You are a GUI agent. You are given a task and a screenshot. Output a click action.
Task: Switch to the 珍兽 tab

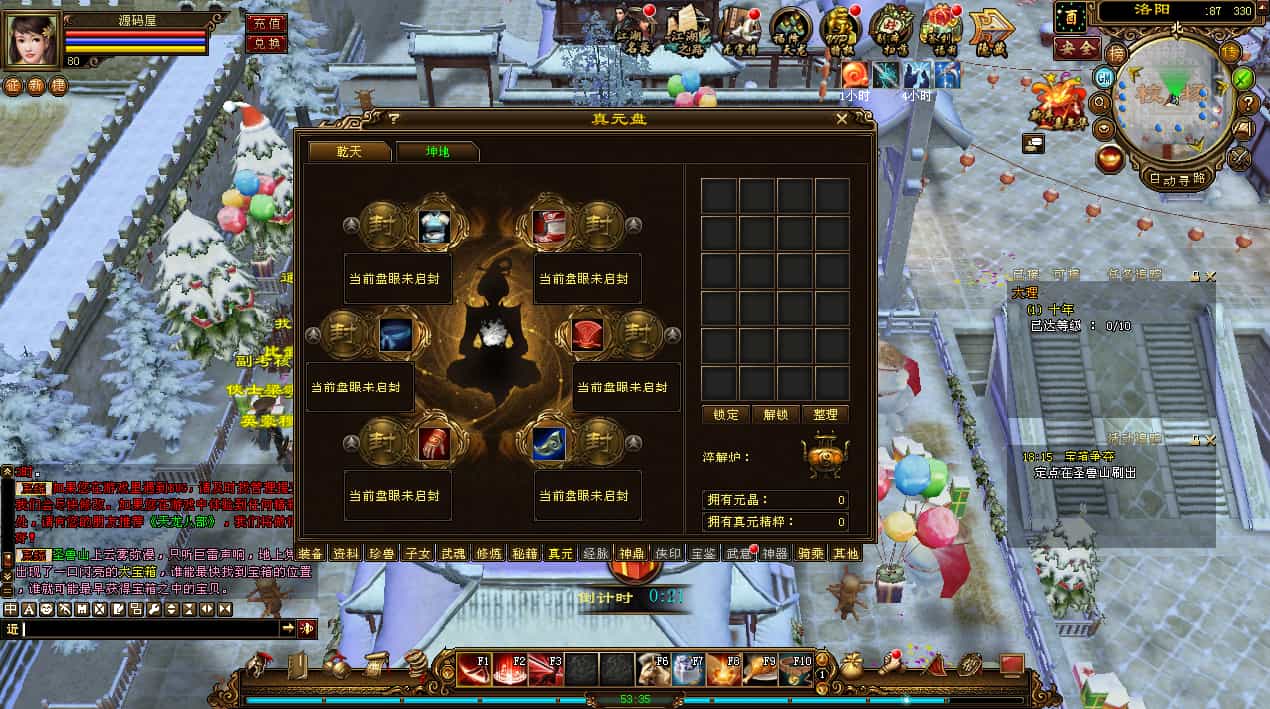click(381, 553)
